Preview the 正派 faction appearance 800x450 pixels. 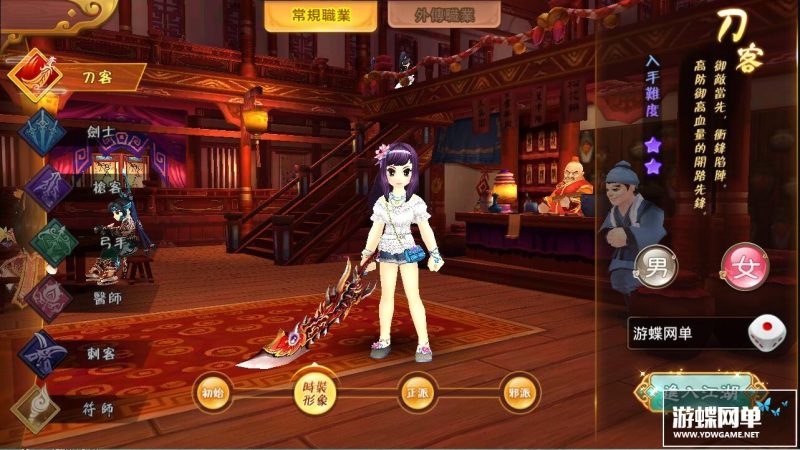point(416,391)
